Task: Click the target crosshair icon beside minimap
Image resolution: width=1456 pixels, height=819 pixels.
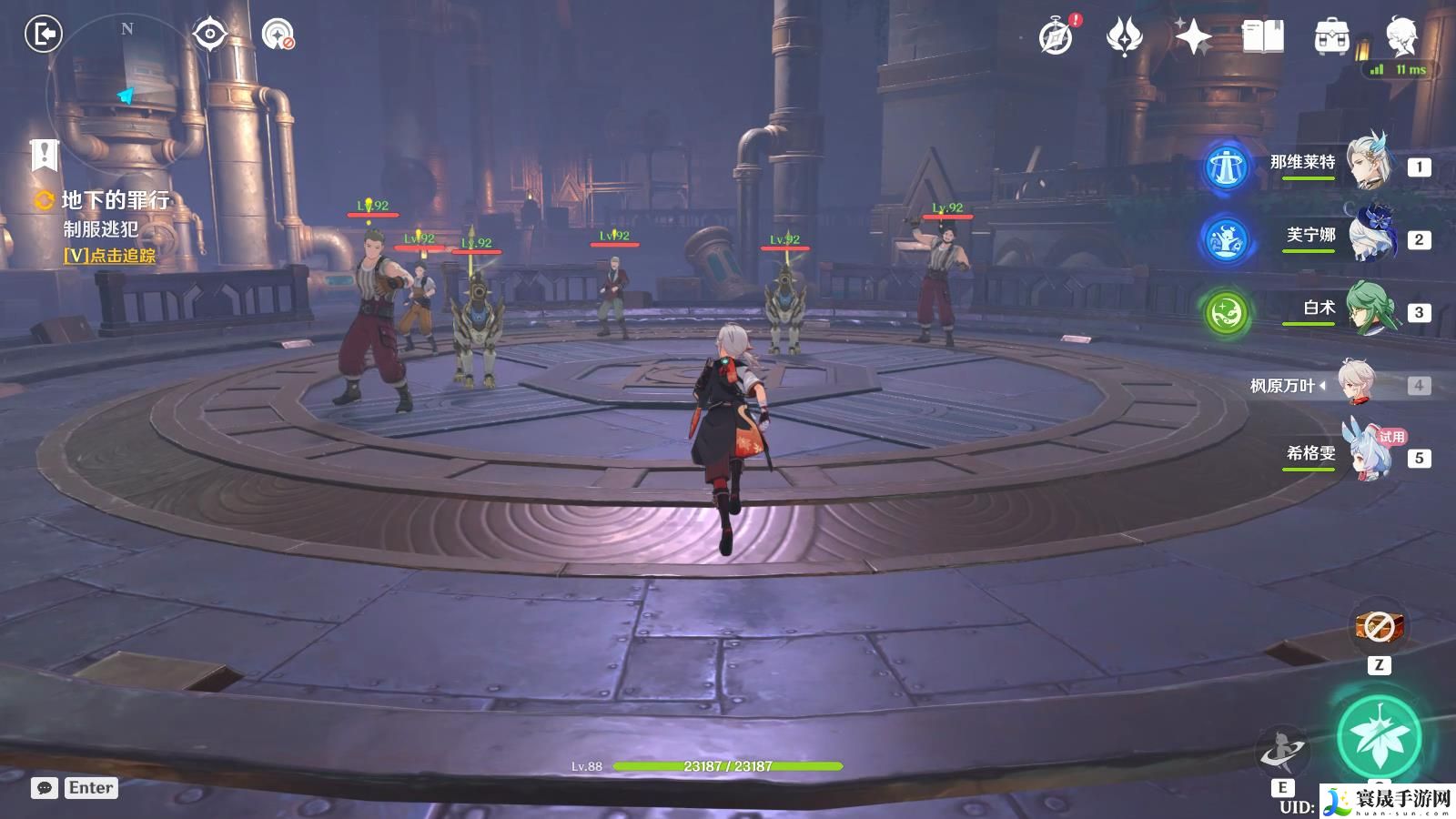Action: (210, 35)
